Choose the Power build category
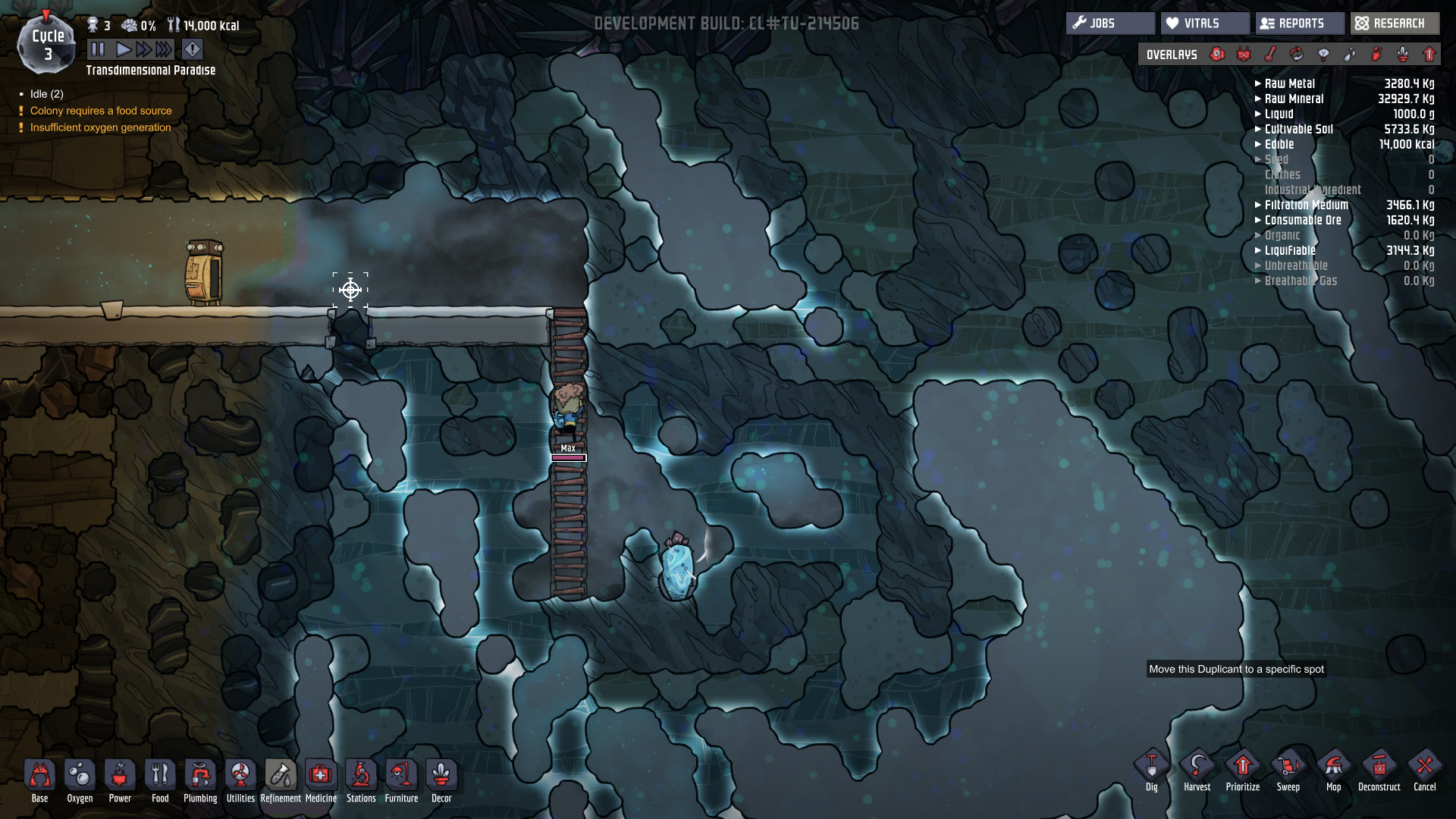1456x819 pixels. click(120, 780)
